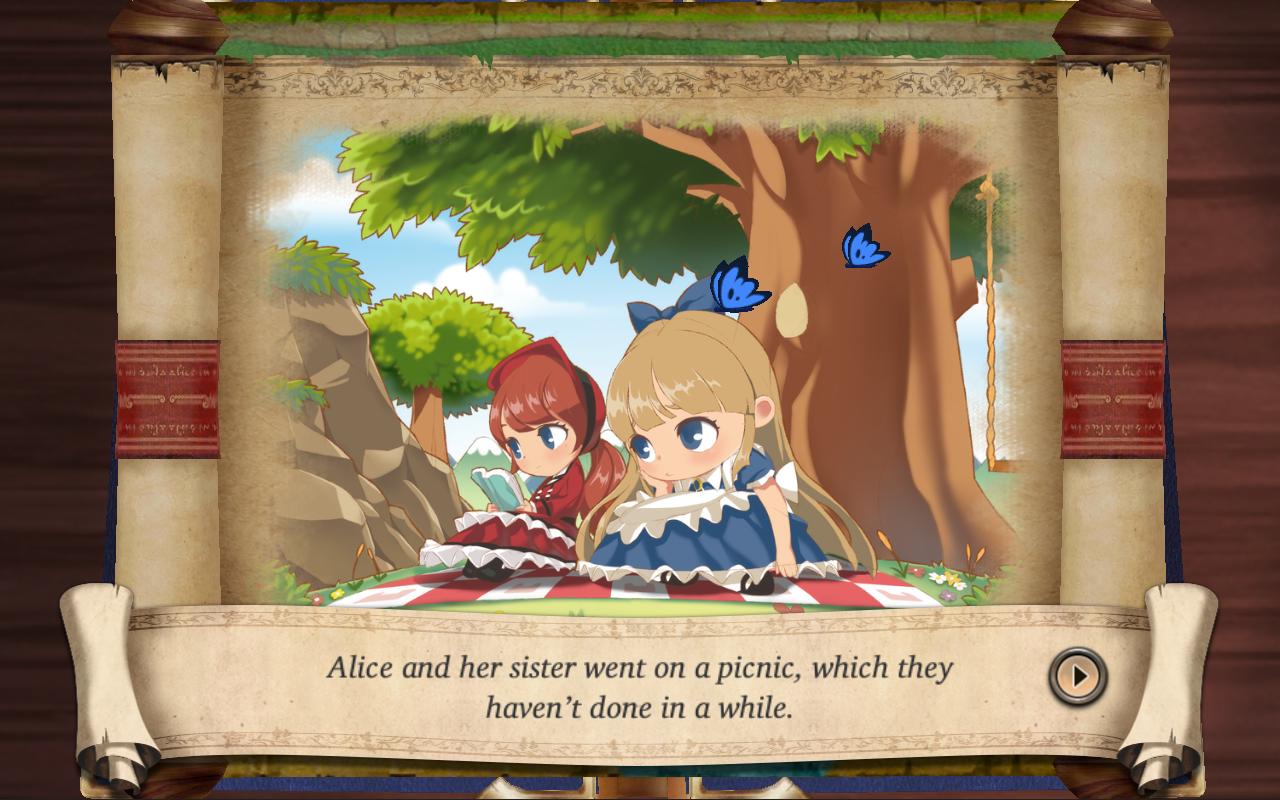This screenshot has height=800, width=1280.
Task: Select the sister reading in red
Action: click(x=530, y=450)
